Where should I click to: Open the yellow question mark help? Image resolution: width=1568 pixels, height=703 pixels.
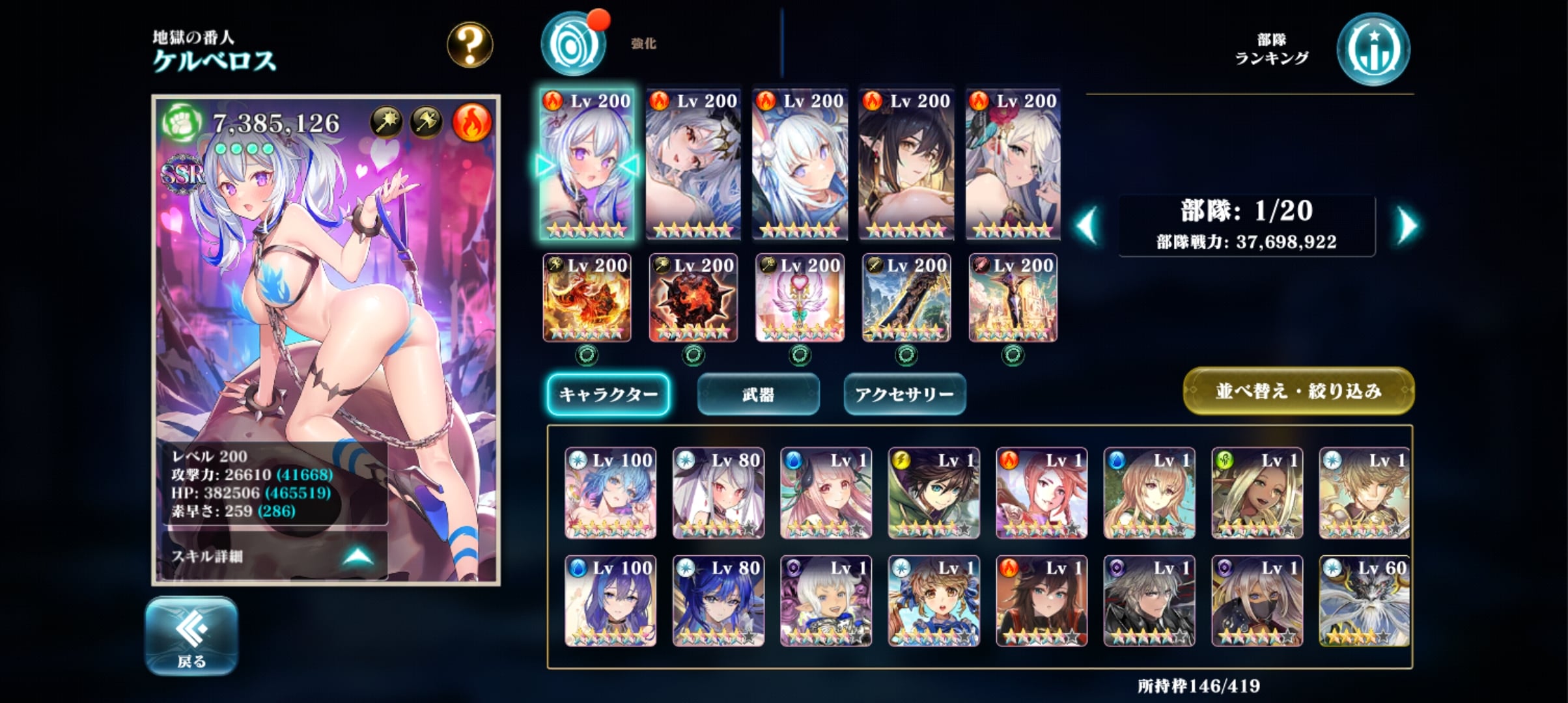pyautogui.click(x=469, y=45)
